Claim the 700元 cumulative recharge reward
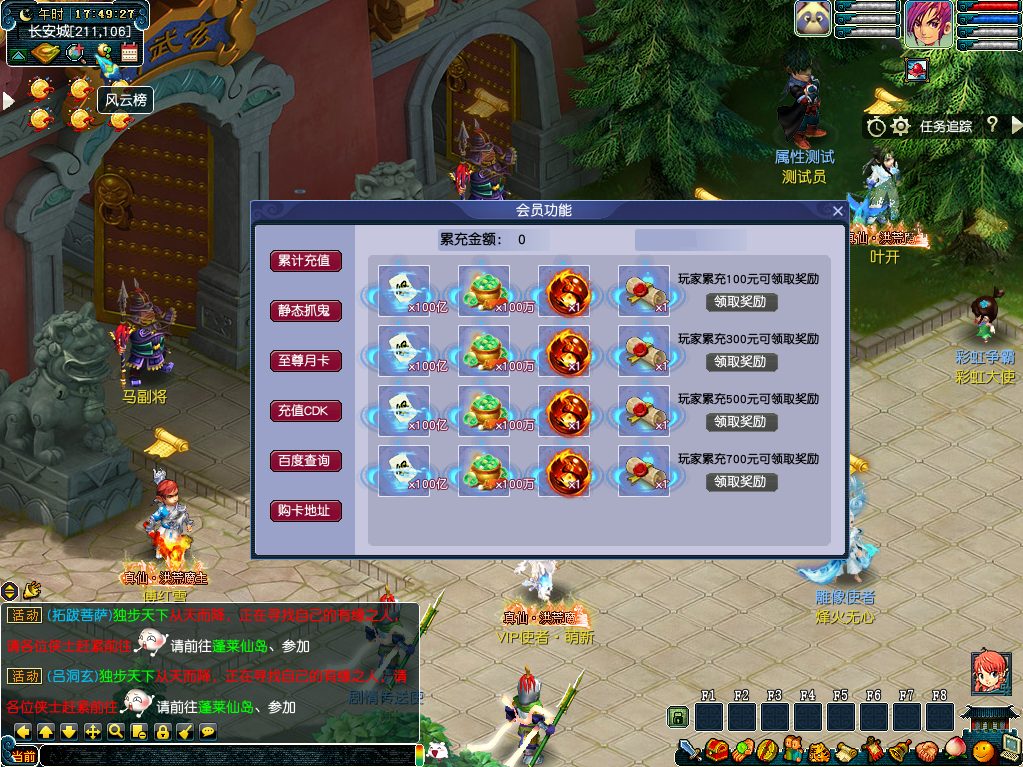This screenshot has width=1023, height=767. coord(741,482)
